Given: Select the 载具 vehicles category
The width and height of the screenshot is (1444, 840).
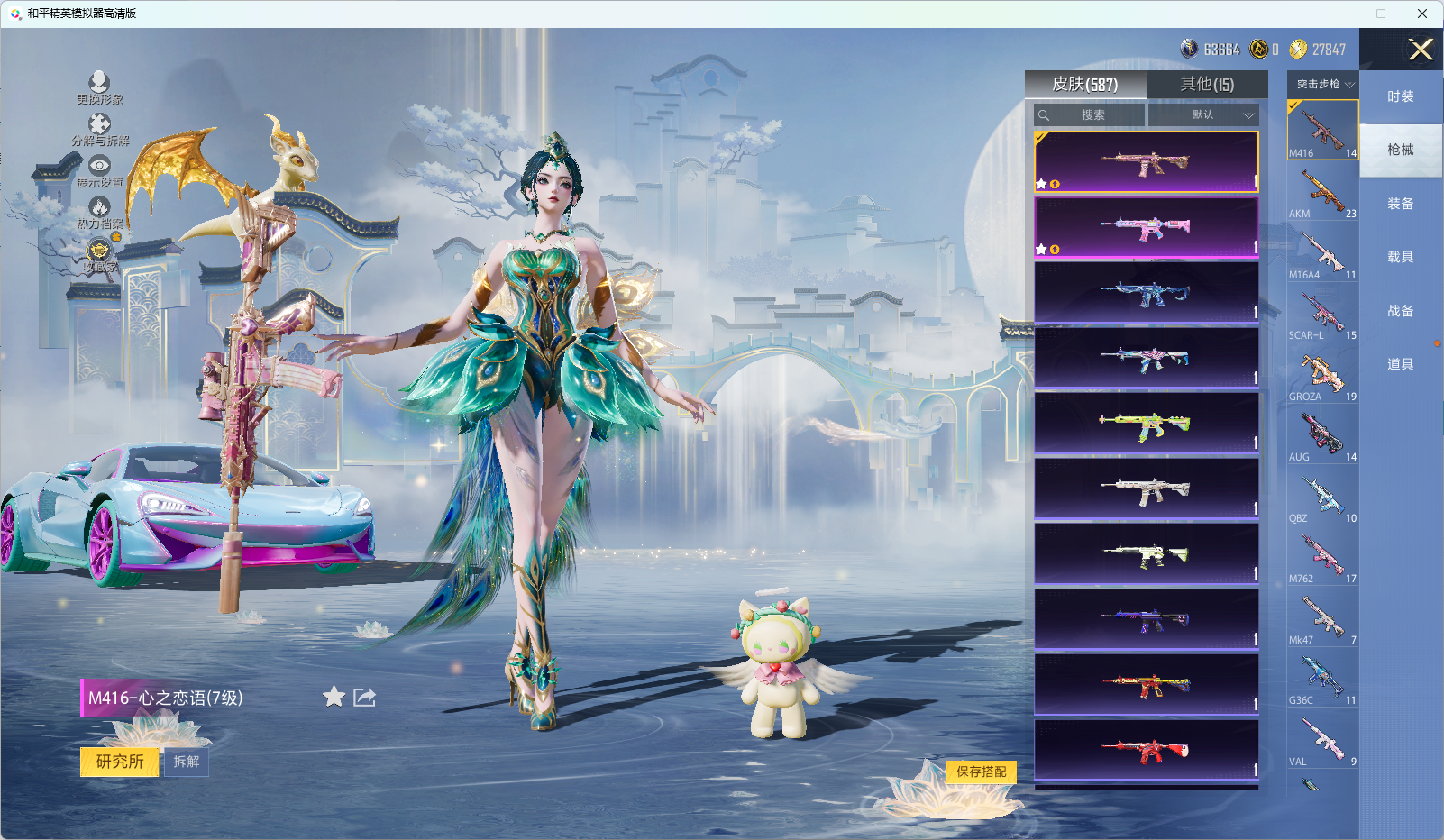Looking at the screenshot, I should (1400, 257).
